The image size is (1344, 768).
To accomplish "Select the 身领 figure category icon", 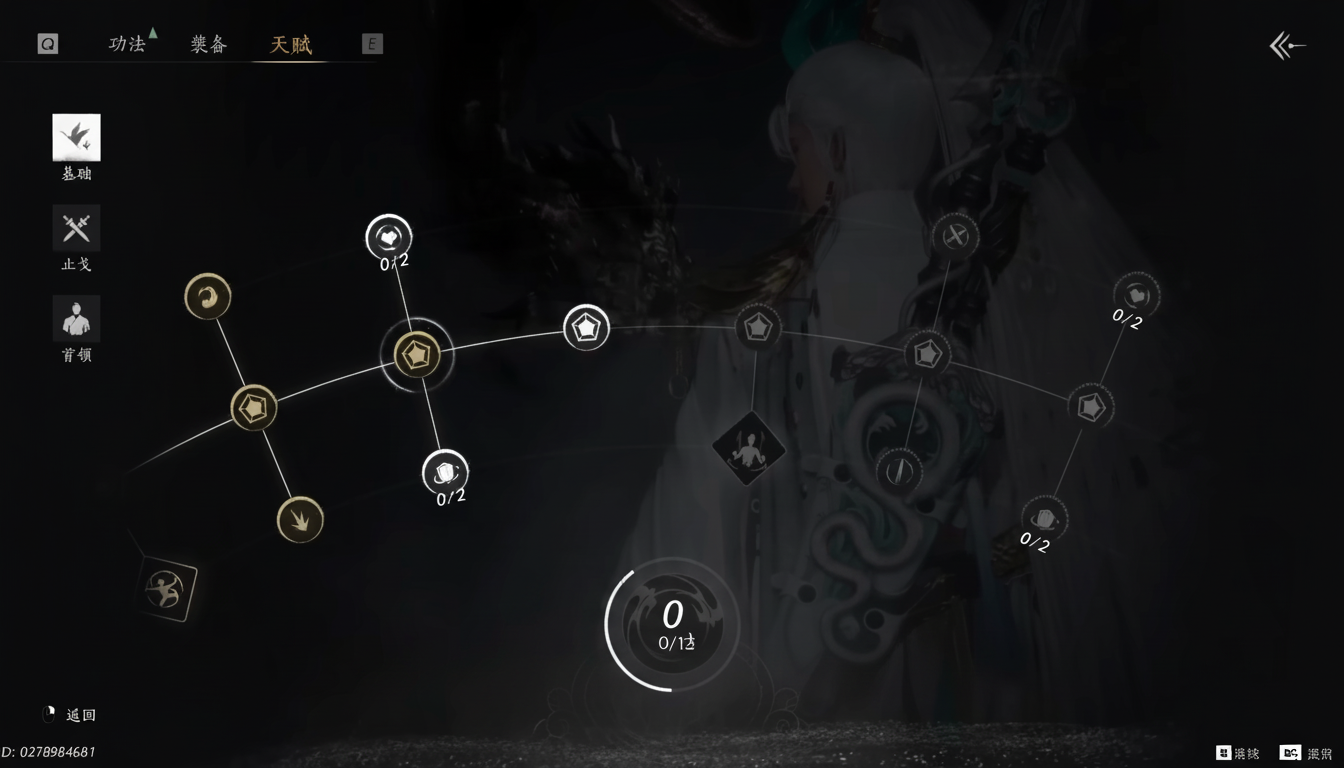I will tap(75, 318).
